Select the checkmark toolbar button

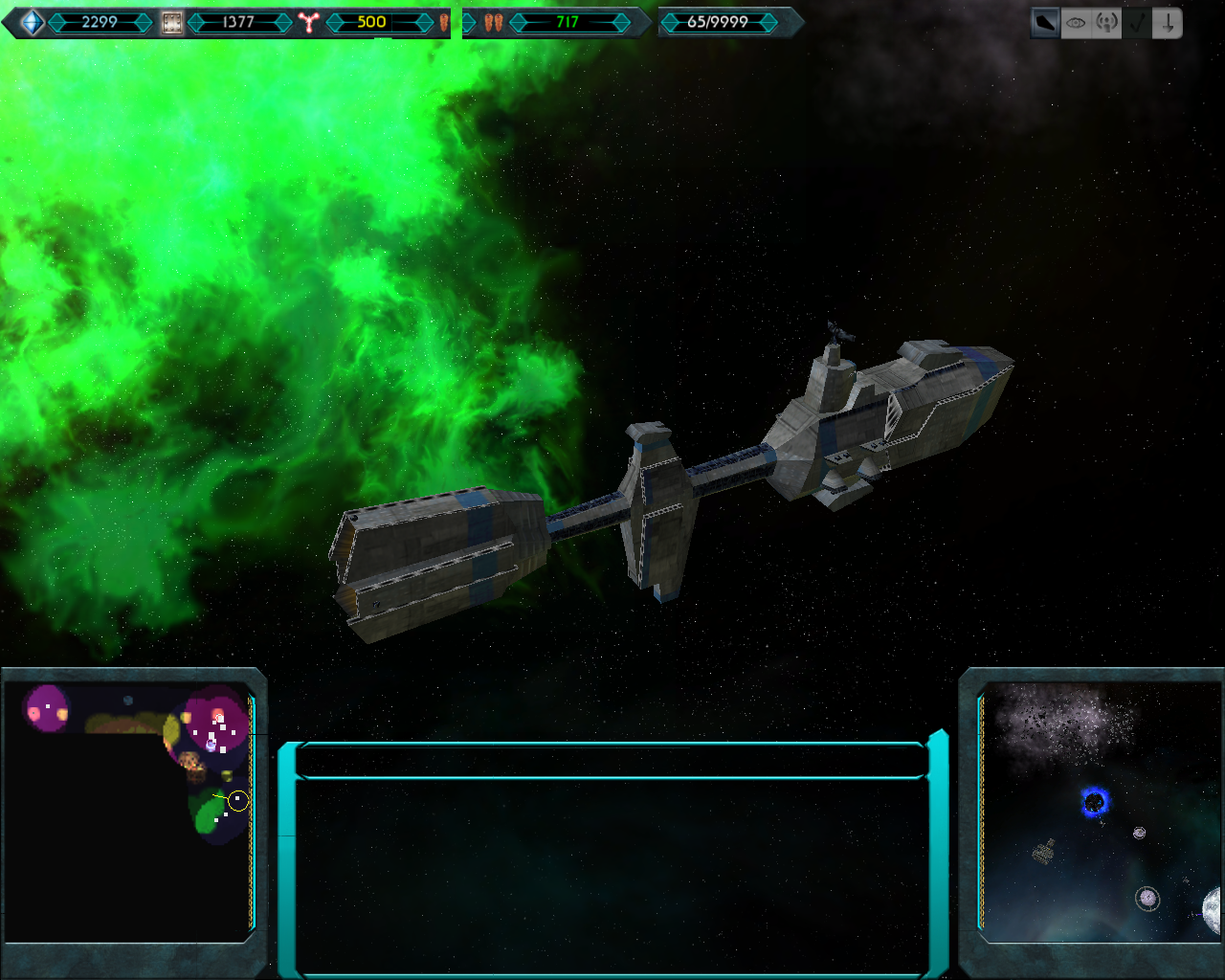1137,23
